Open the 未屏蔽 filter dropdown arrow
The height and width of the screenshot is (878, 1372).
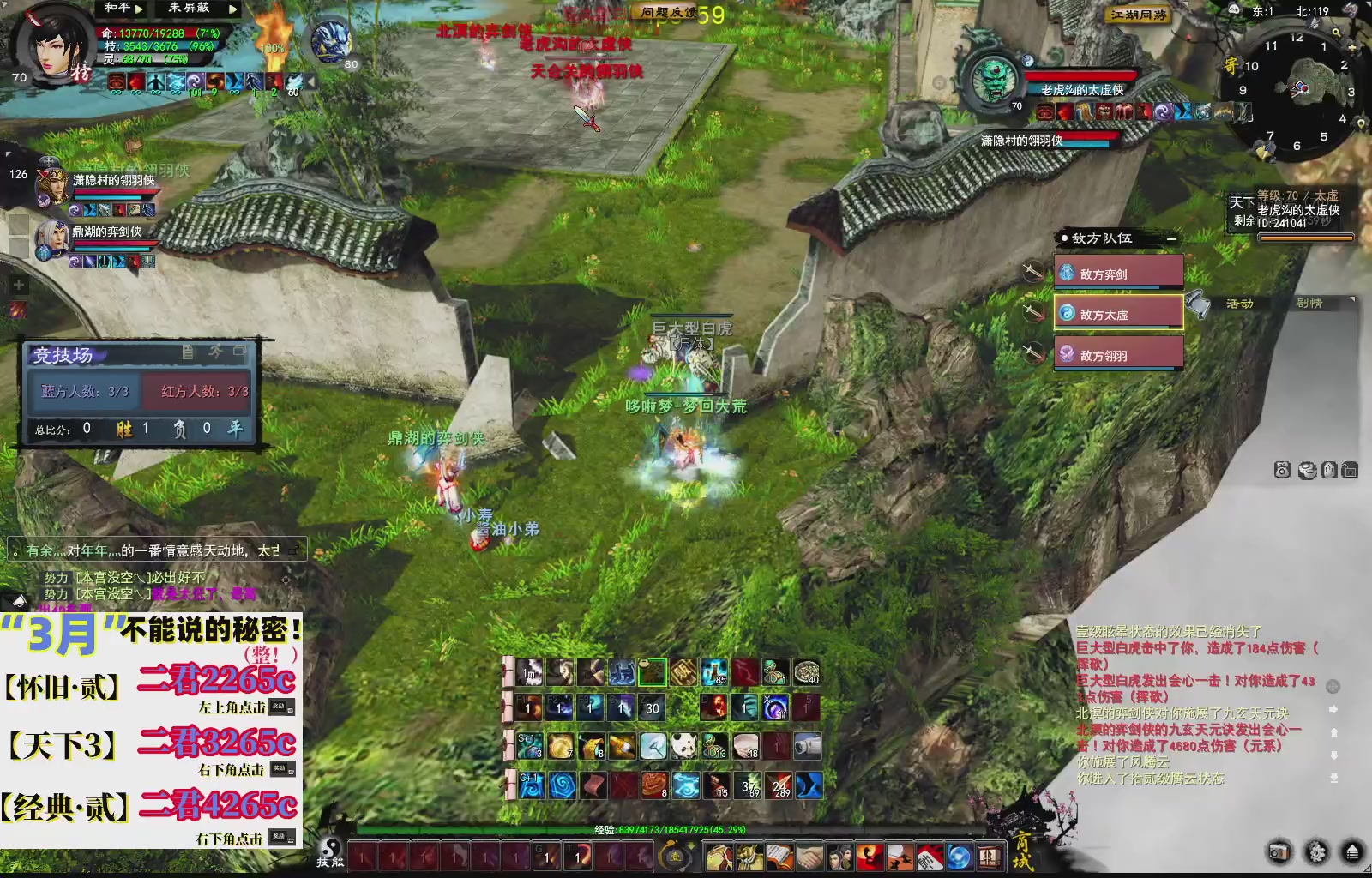[232, 9]
